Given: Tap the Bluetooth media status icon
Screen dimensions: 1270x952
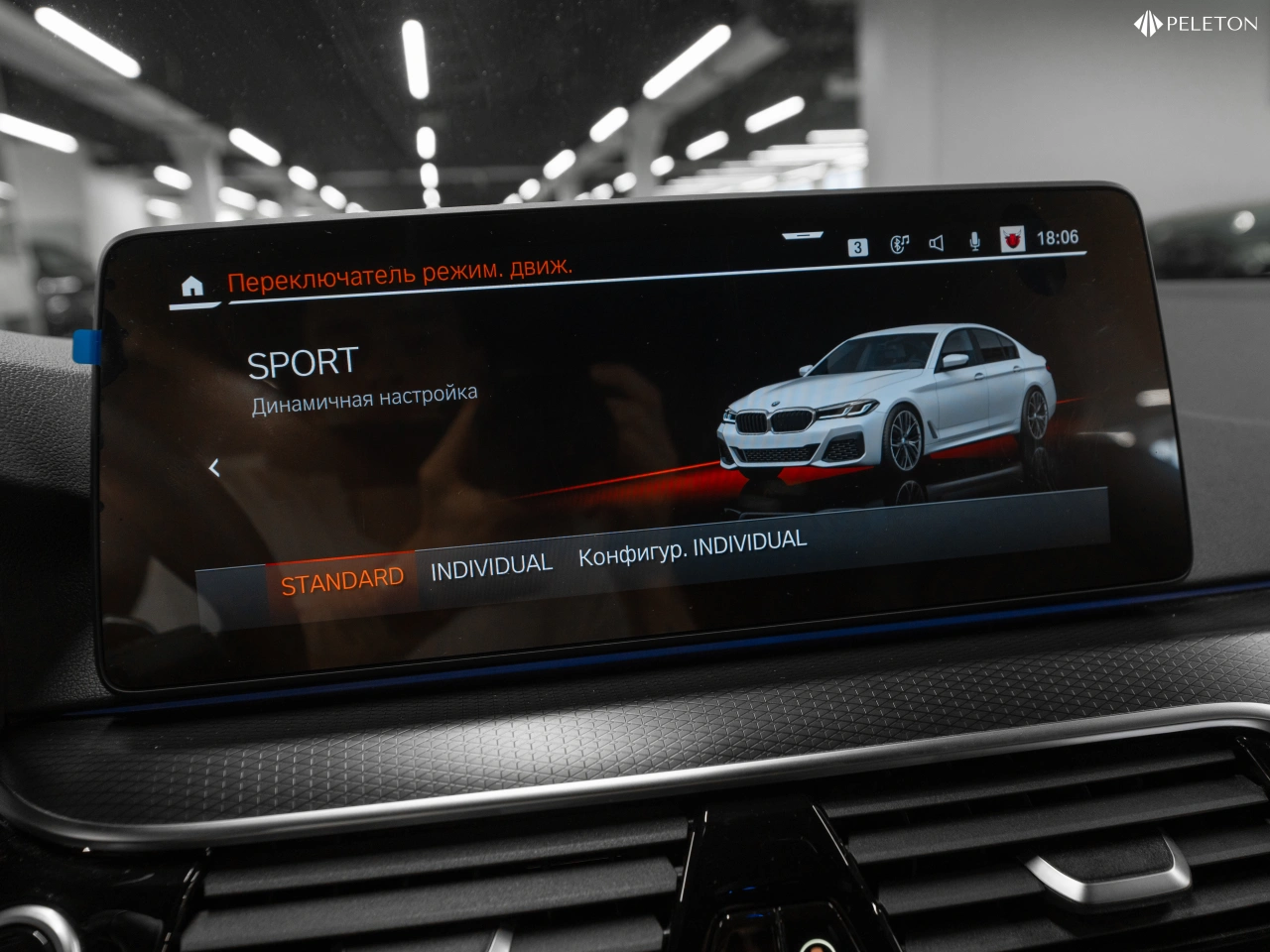Looking at the screenshot, I should click(899, 244).
